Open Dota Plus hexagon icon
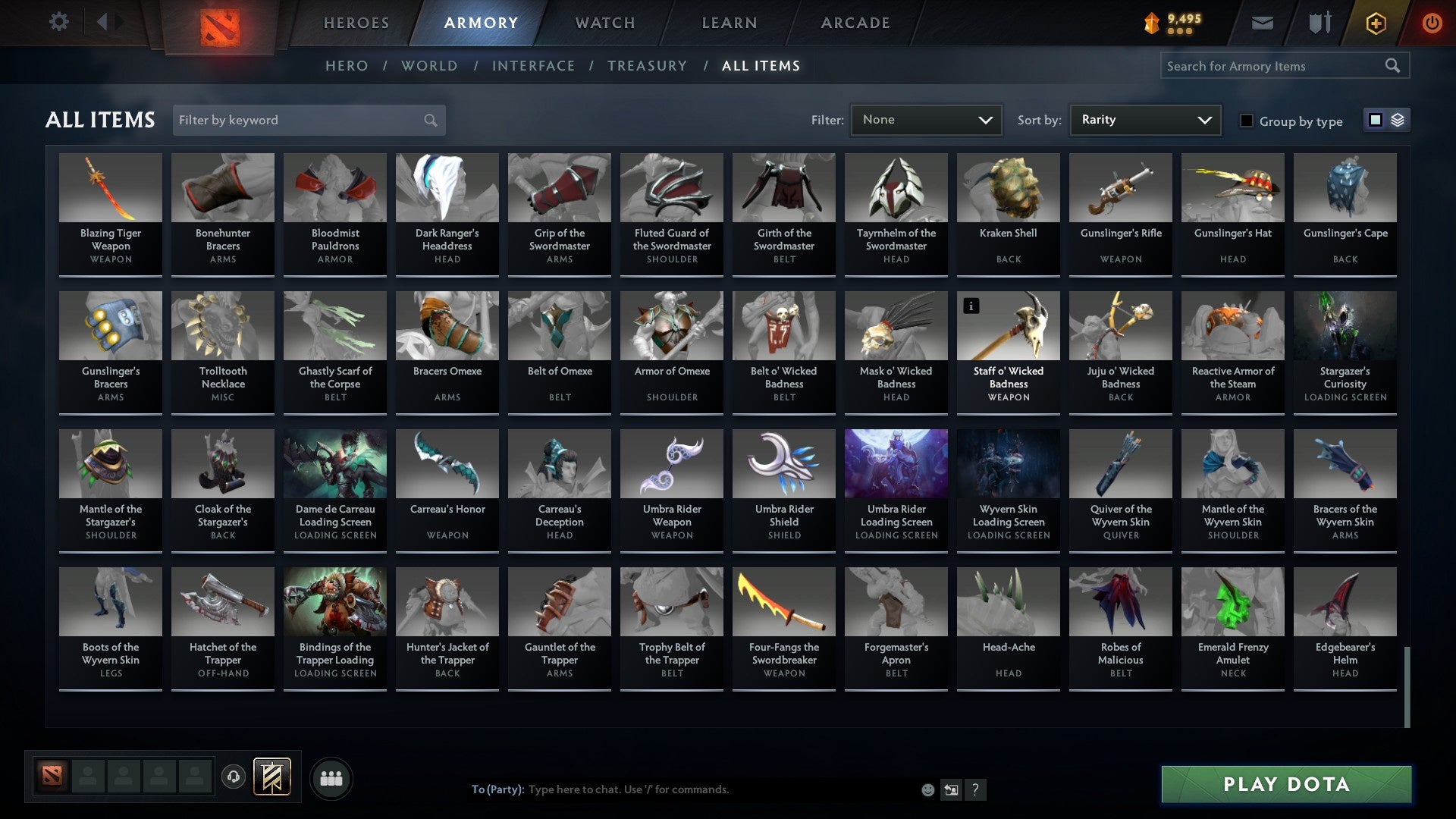This screenshot has height=819, width=1456. pyautogui.click(x=1375, y=23)
